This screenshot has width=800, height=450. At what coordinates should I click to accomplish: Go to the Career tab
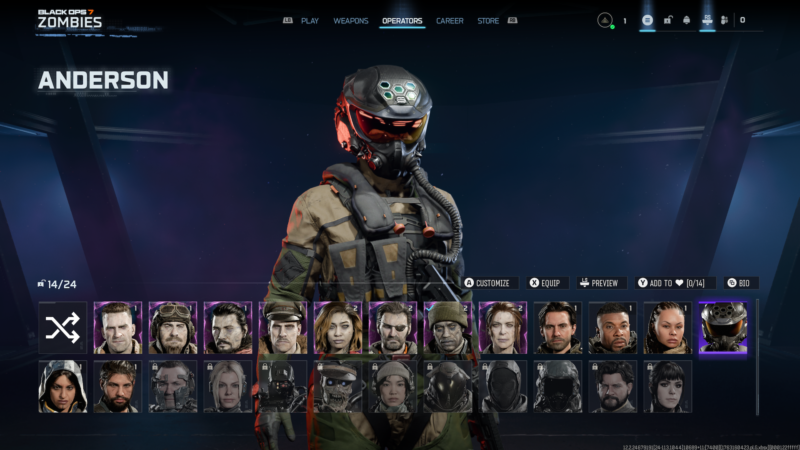pos(449,20)
